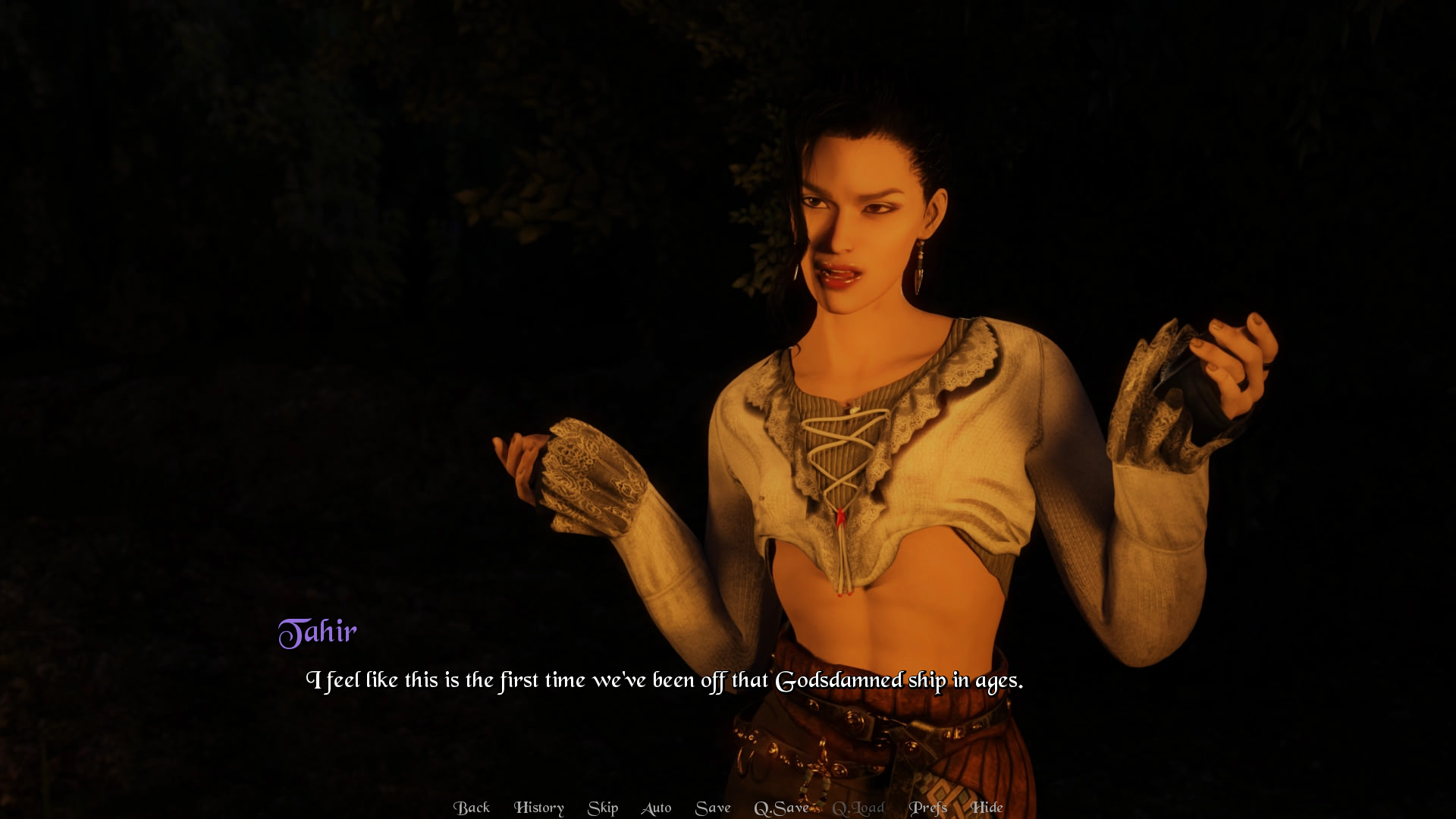Go back with the Back button
The height and width of the screenshot is (819, 1456).
pyautogui.click(x=471, y=808)
